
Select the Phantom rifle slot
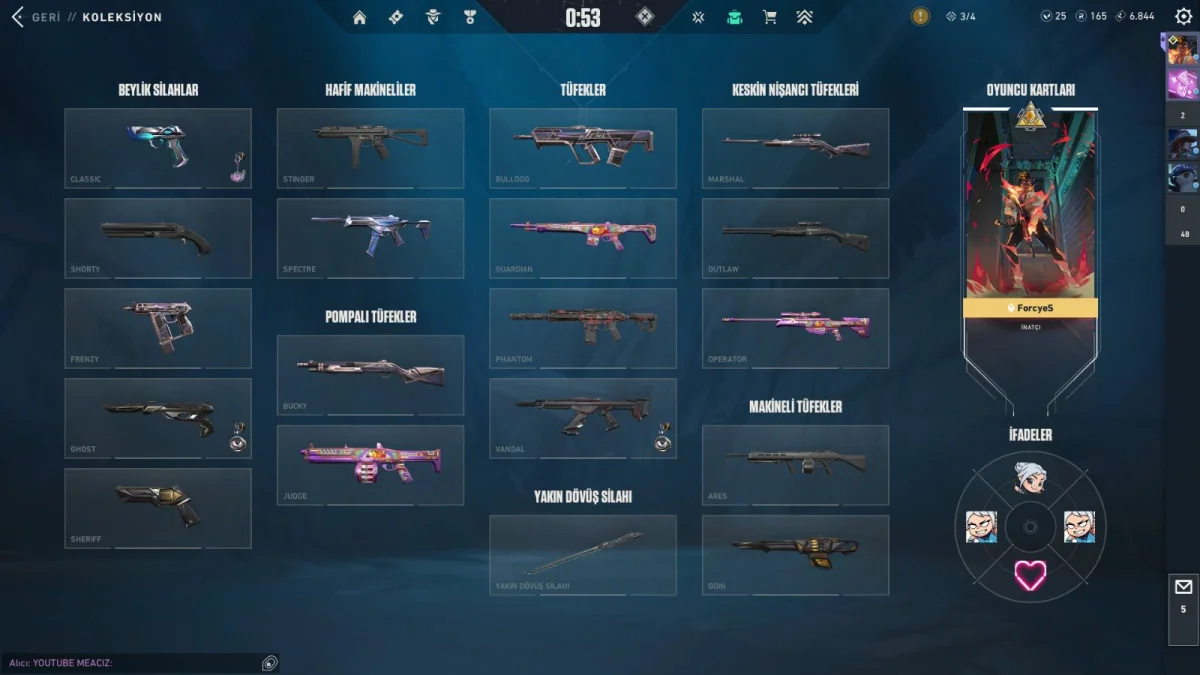pos(582,328)
